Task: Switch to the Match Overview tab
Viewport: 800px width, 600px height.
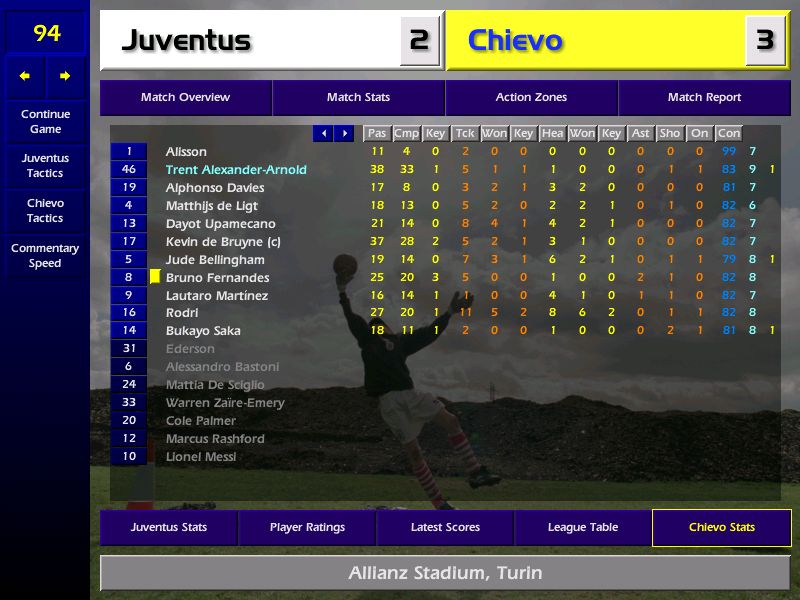Action: (185, 98)
